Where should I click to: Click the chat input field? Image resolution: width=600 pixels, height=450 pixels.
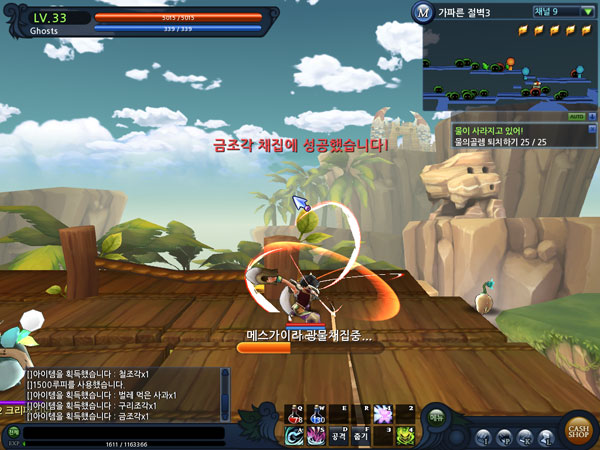pyautogui.click(x=120, y=431)
